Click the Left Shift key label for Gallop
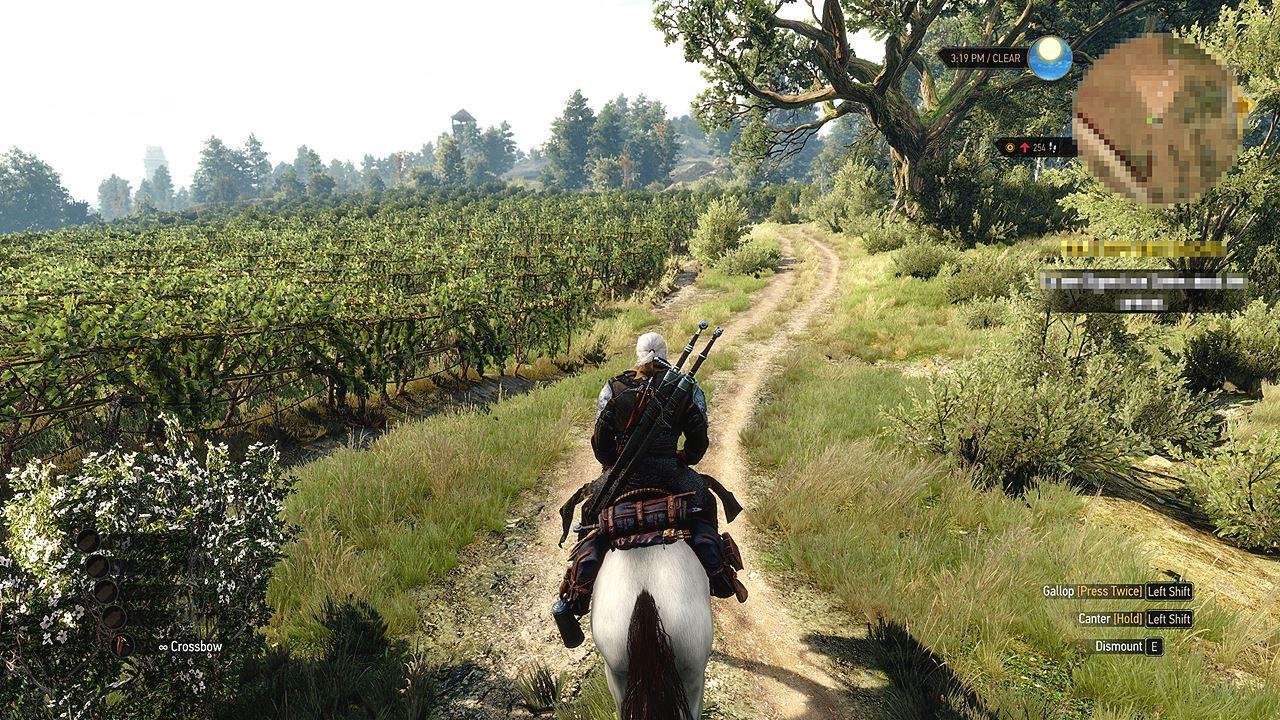Screen dimensions: 1280x720 pyautogui.click(x=1170, y=591)
